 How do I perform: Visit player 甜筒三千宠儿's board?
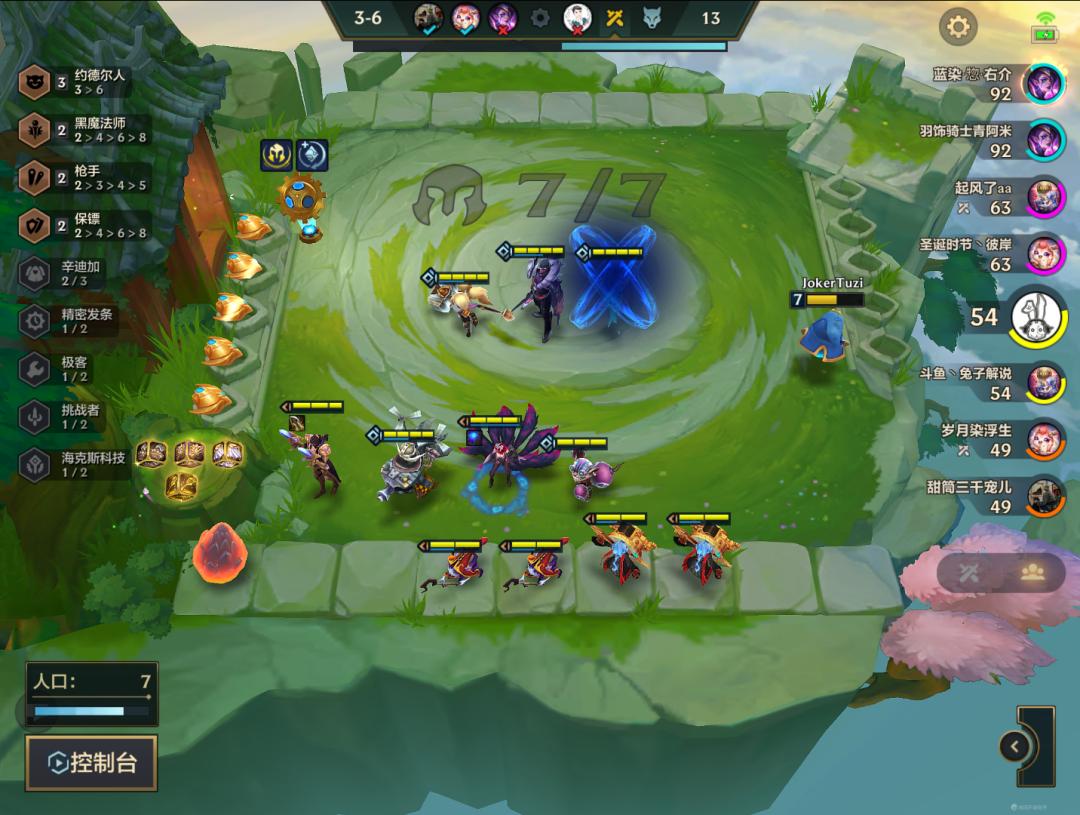(1046, 496)
